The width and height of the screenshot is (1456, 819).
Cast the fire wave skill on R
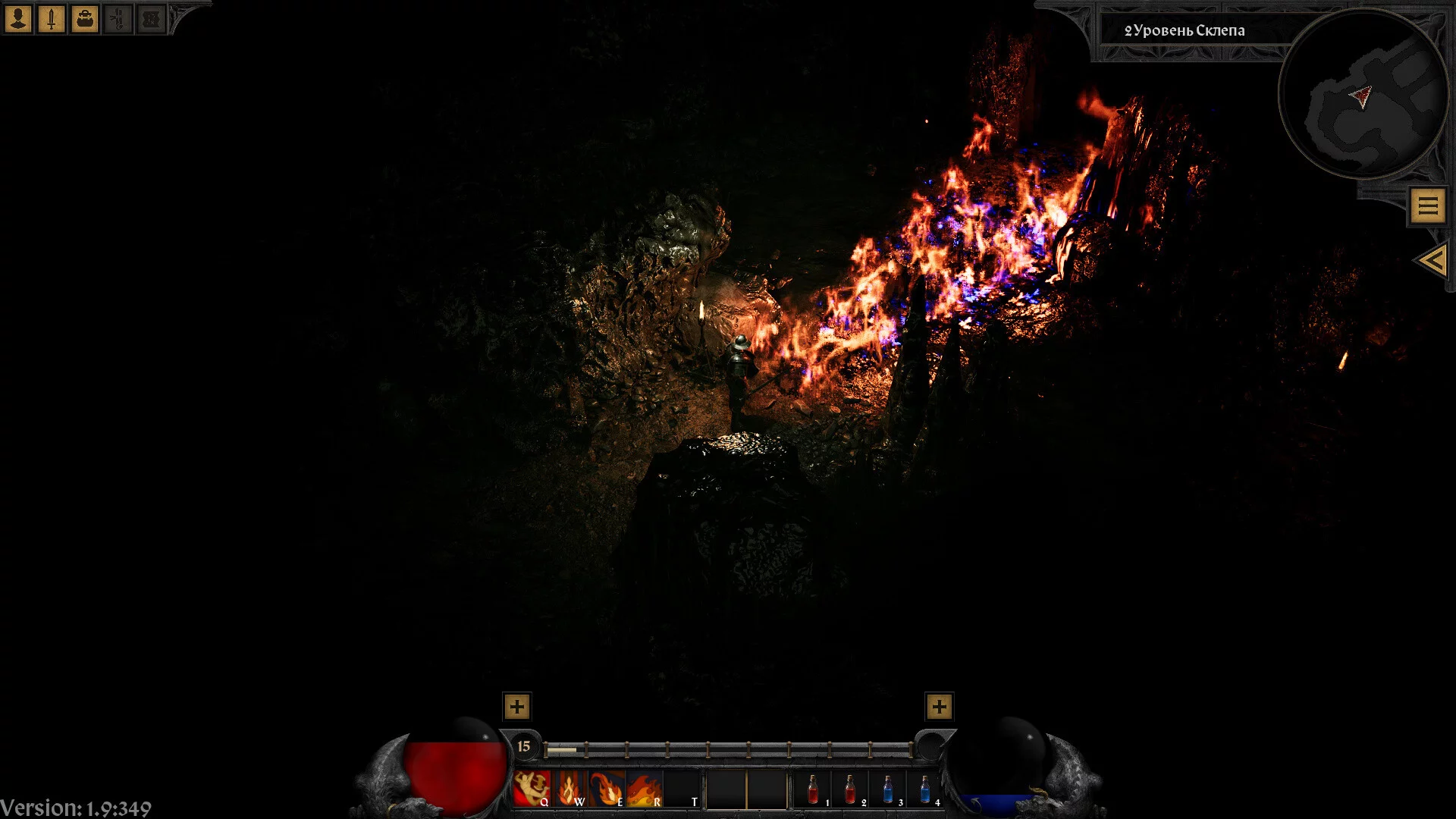click(645, 789)
